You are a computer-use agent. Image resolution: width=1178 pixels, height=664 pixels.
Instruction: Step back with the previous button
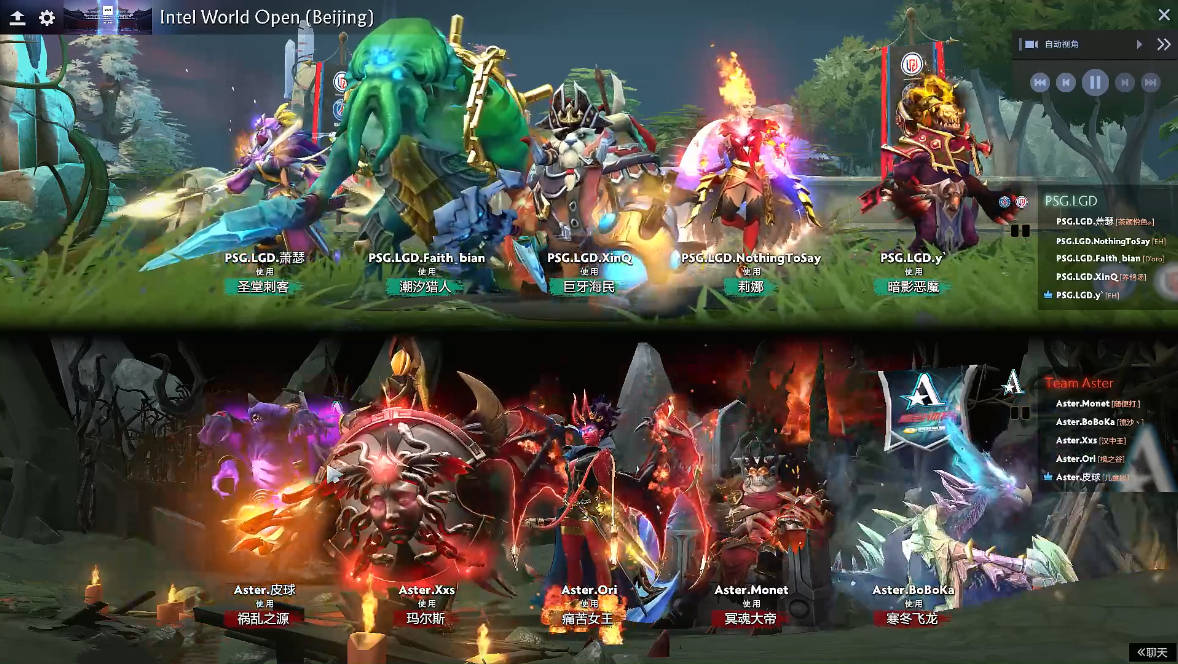click(x=1066, y=82)
